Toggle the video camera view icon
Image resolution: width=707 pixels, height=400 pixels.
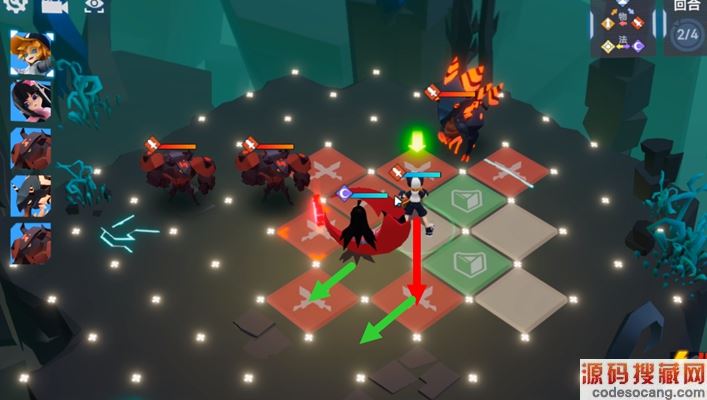(54, 6)
